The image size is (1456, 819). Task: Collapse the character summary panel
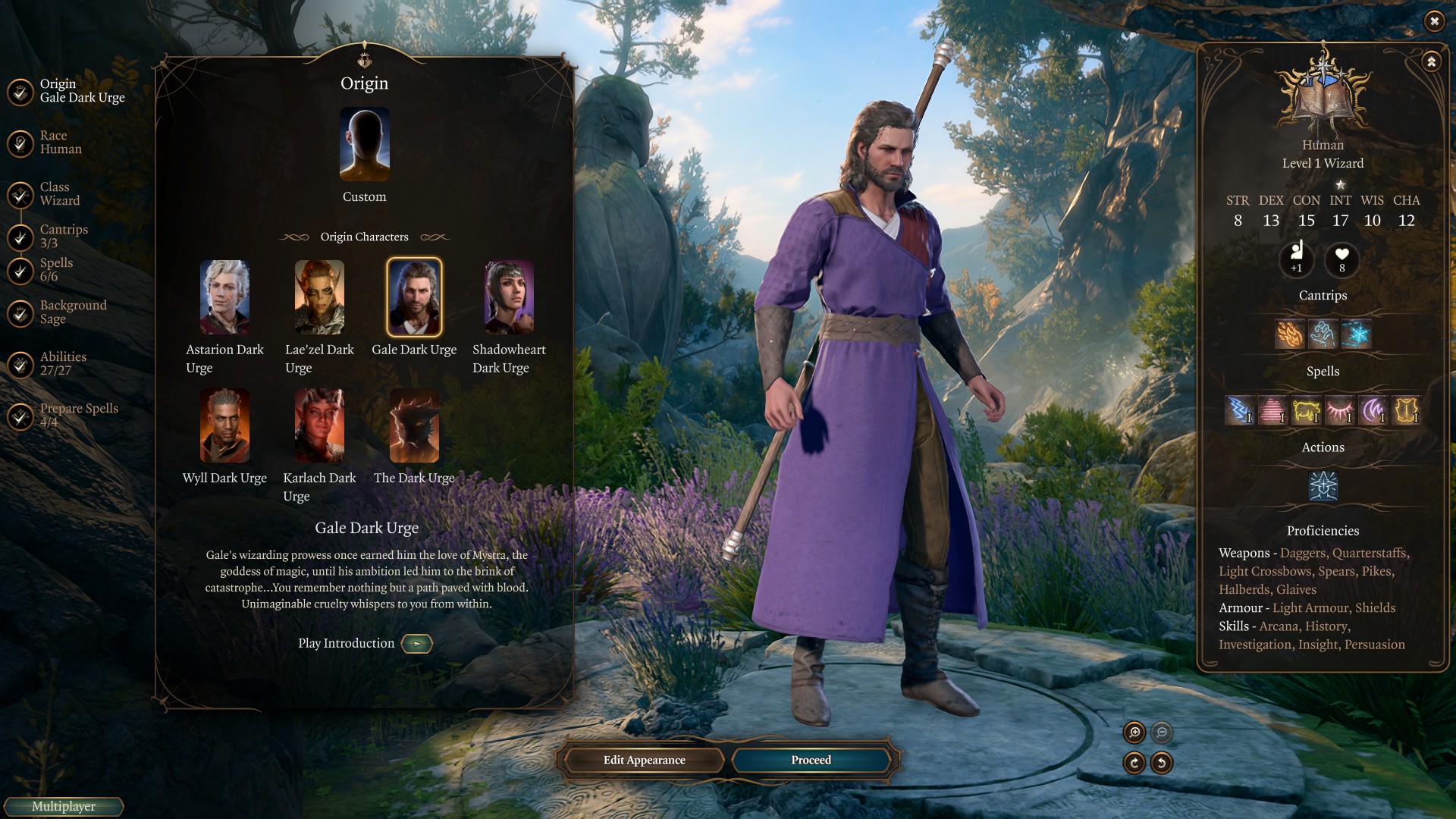1431,62
